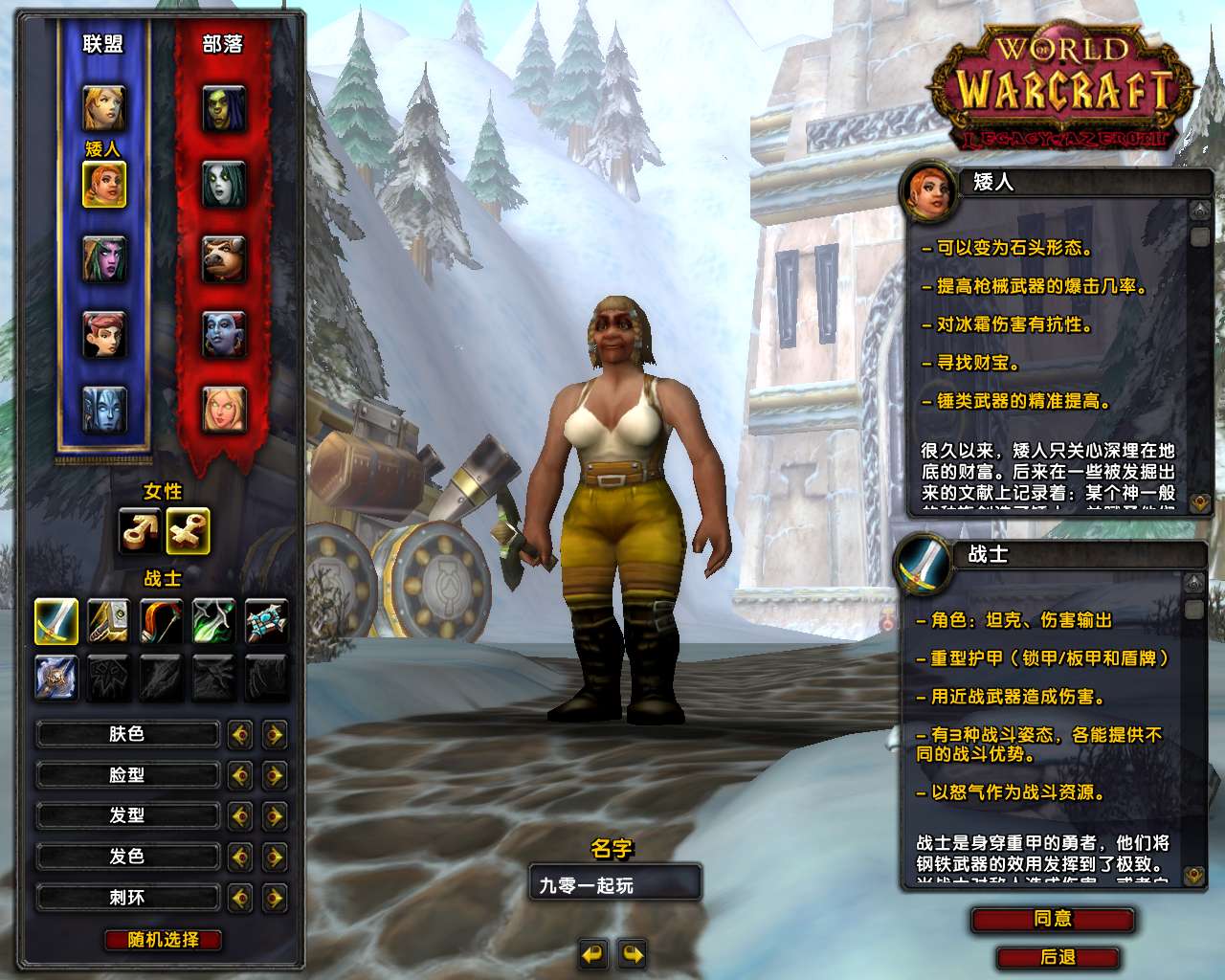This screenshot has height=980, width=1225.
Task: Click previous arrow for 发型 hair style
Action: [x=240, y=816]
